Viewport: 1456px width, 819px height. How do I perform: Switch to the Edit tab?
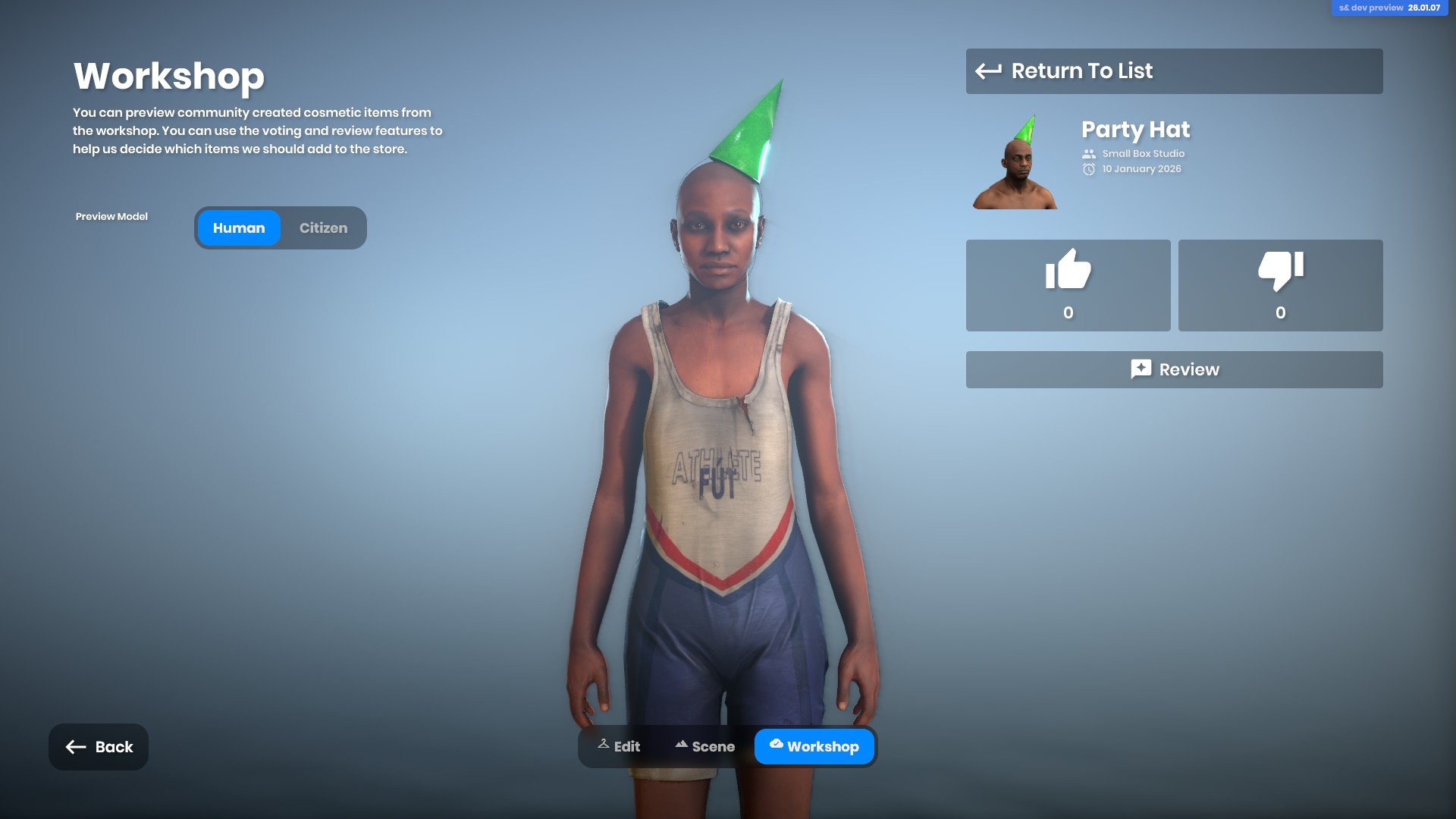click(619, 747)
